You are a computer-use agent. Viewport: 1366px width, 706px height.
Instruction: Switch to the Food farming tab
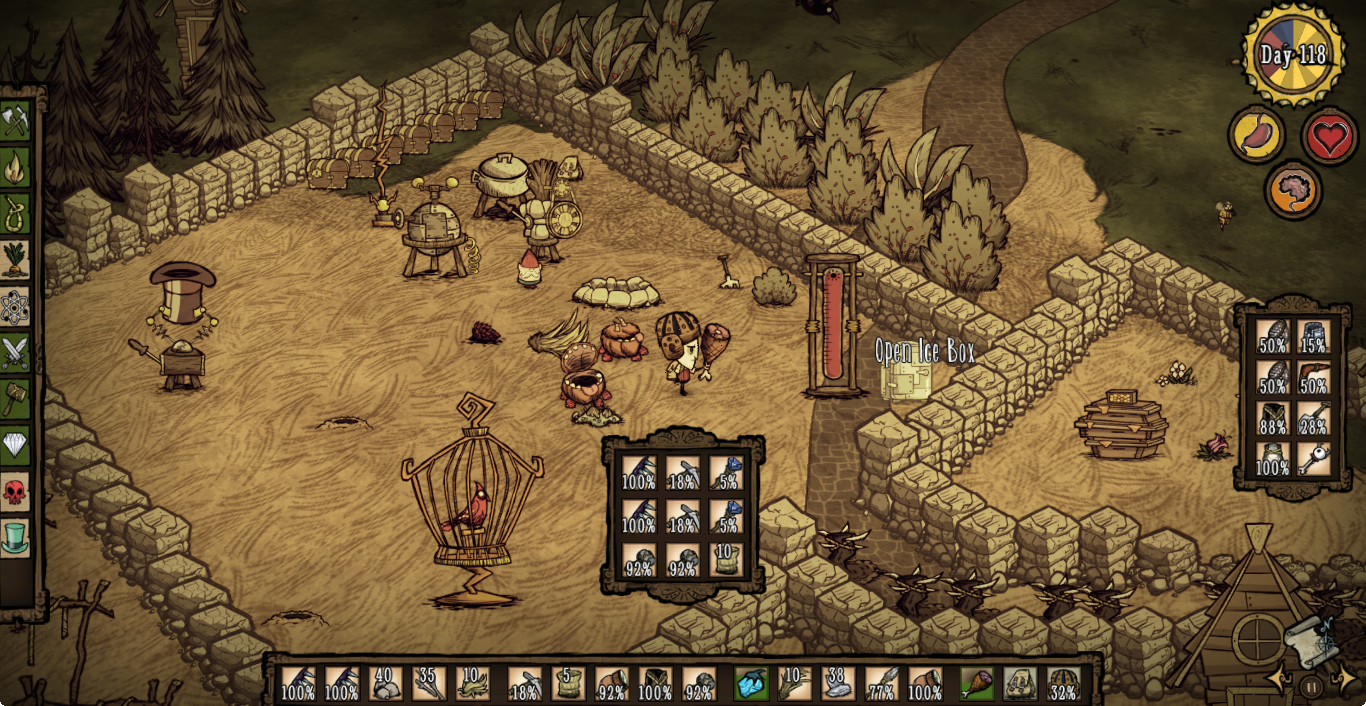click(x=15, y=259)
